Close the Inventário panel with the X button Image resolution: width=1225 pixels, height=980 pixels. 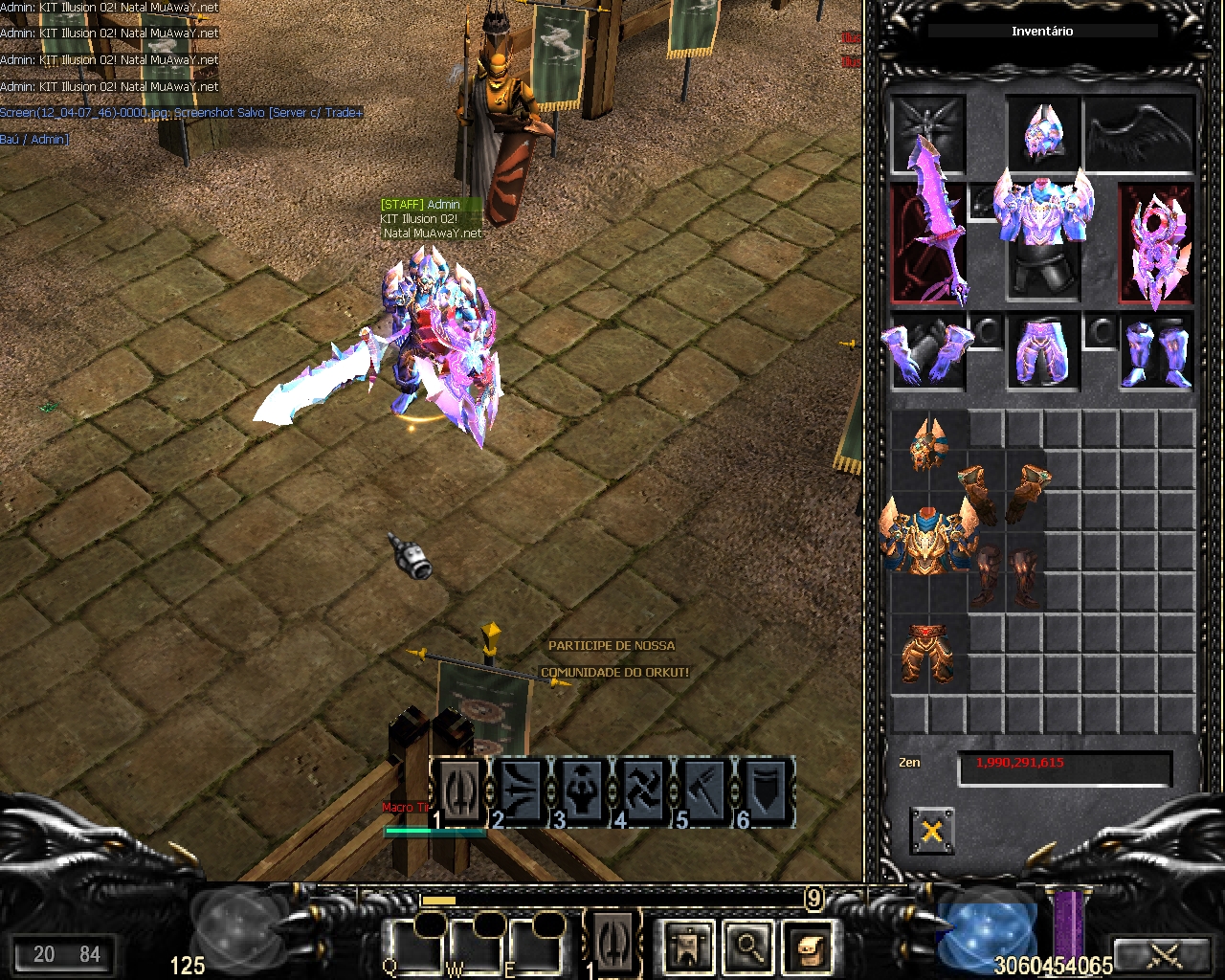(x=931, y=830)
